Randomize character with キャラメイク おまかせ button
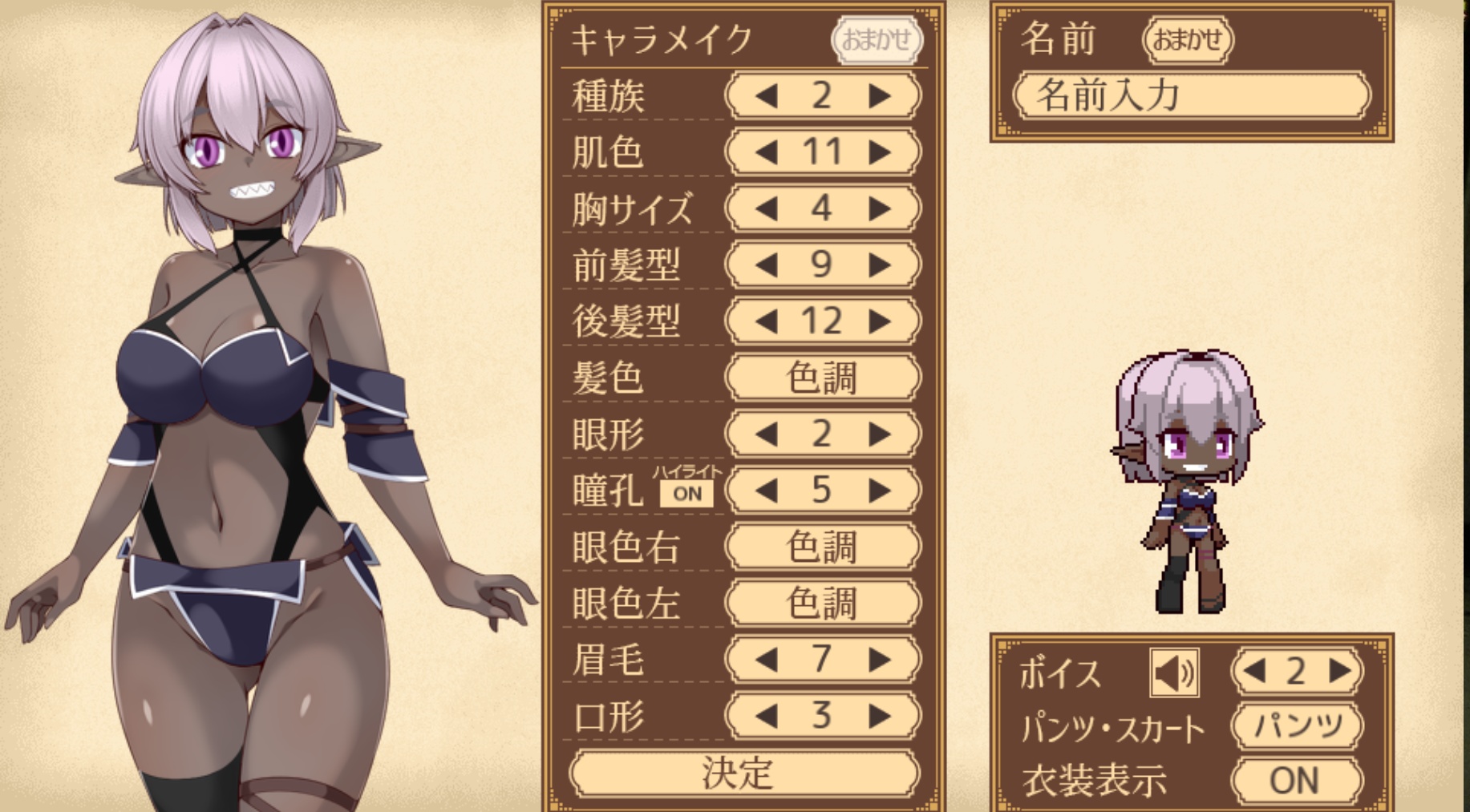This screenshot has width=1470, height=812. pos(877,39)
